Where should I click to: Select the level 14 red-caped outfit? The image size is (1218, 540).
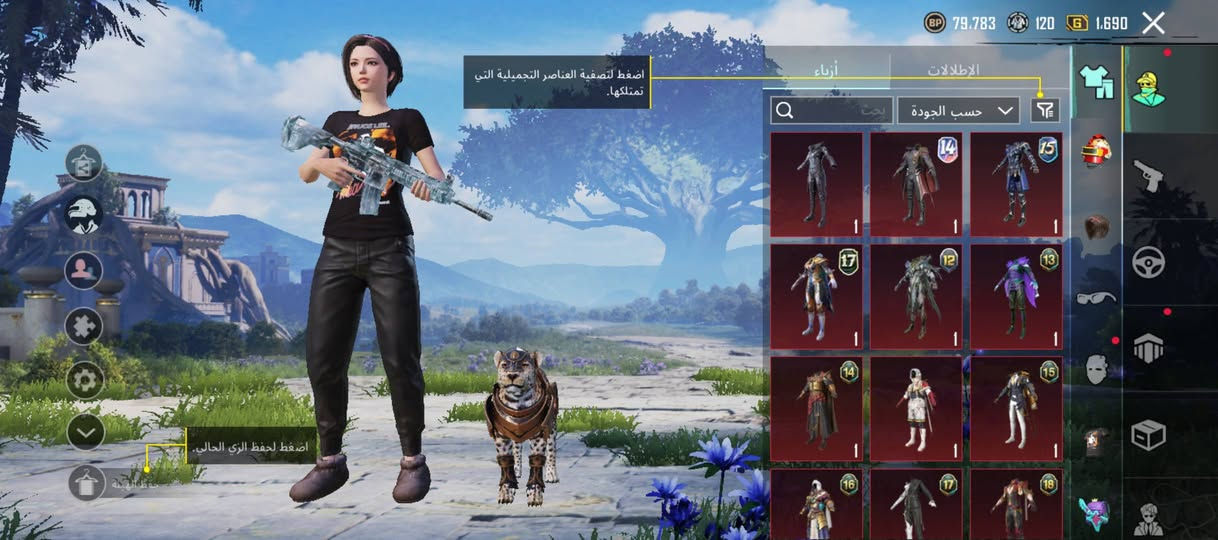tap(916, 184)
